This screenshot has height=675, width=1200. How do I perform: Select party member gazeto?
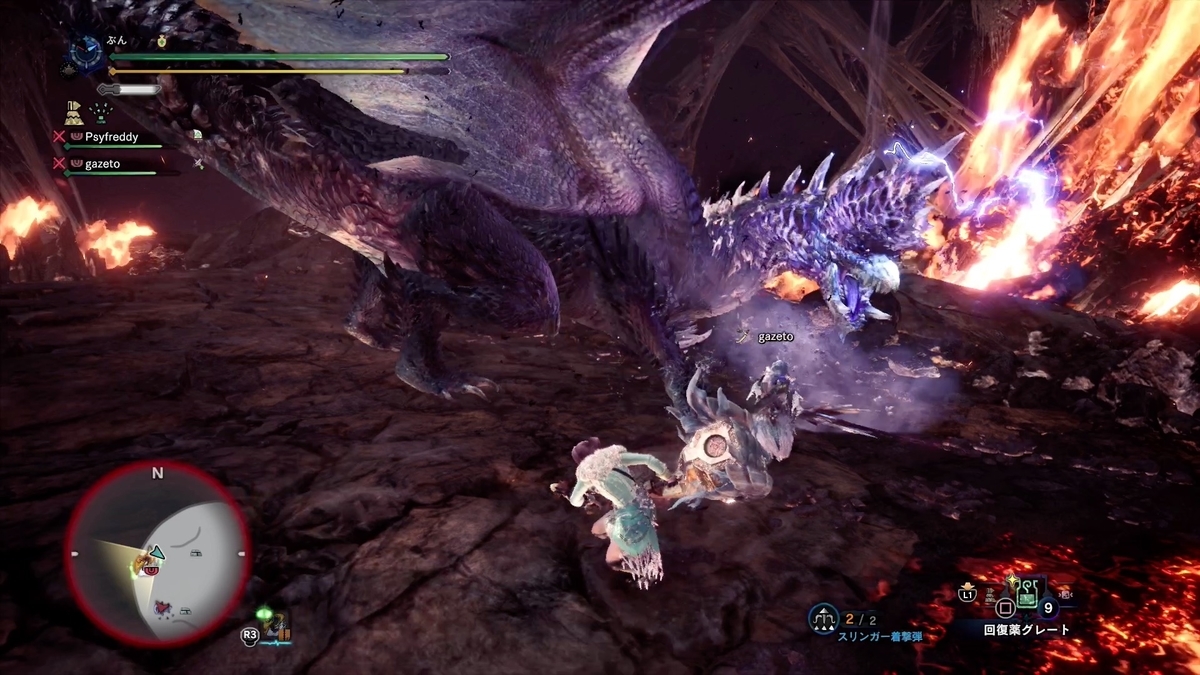(x=105, y=163)
